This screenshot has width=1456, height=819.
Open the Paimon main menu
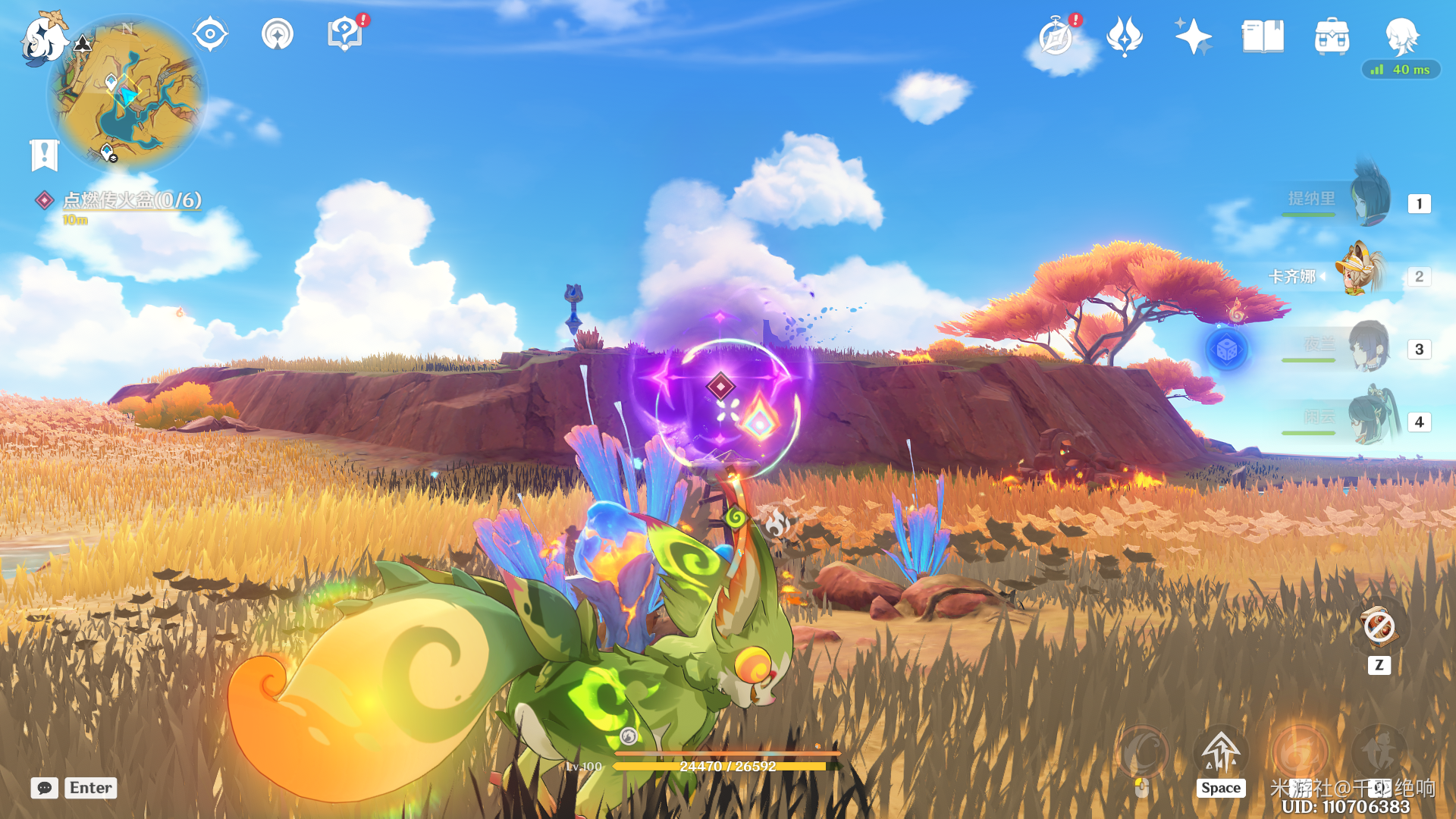pyautogui.click(x=44, y=38)
